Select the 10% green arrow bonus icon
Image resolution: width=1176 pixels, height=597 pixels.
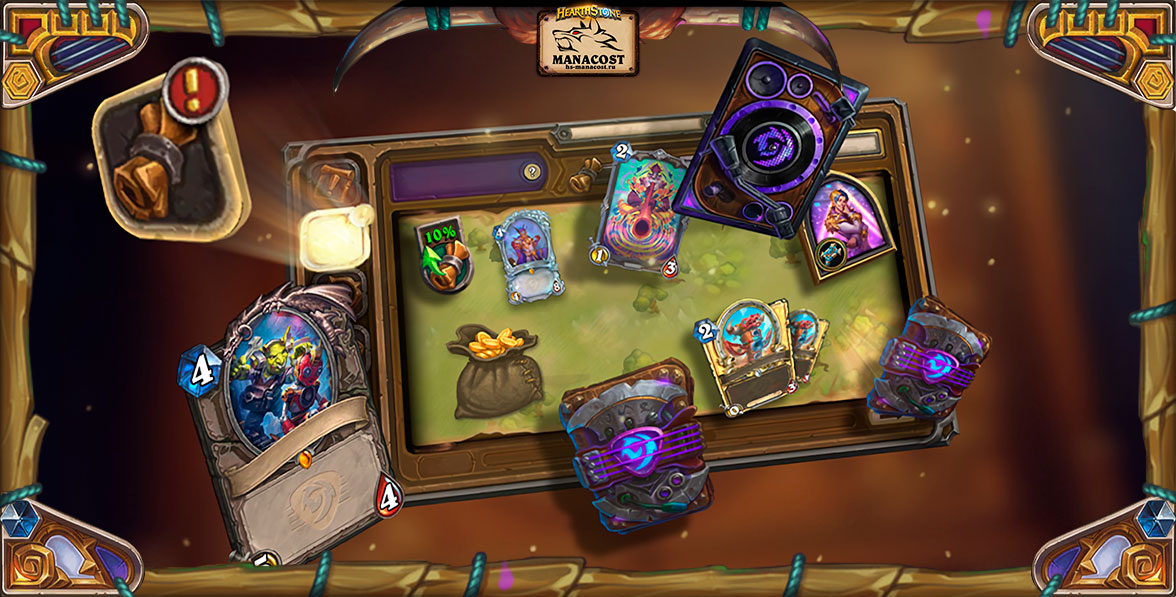point(442,256)
